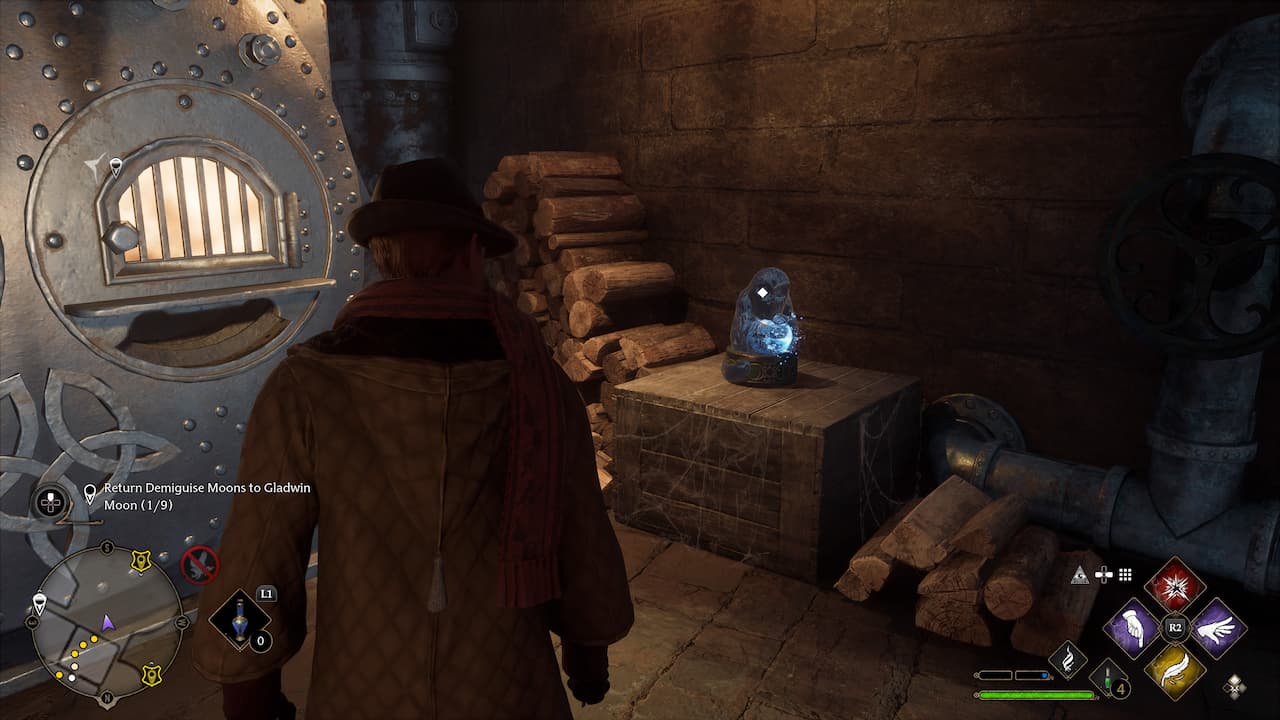Image resolution: width=1280 pixels, height=720 pixels.
Task: Click the d-pad icon beside the grid icon
Action: point(1104,572)
